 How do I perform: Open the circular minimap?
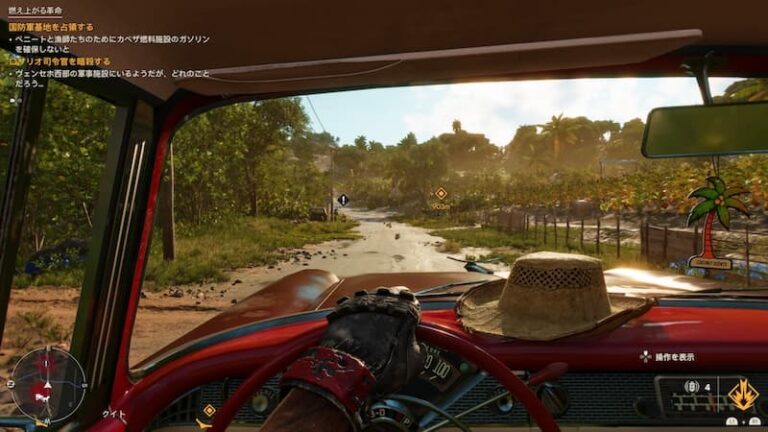[47, 384]
